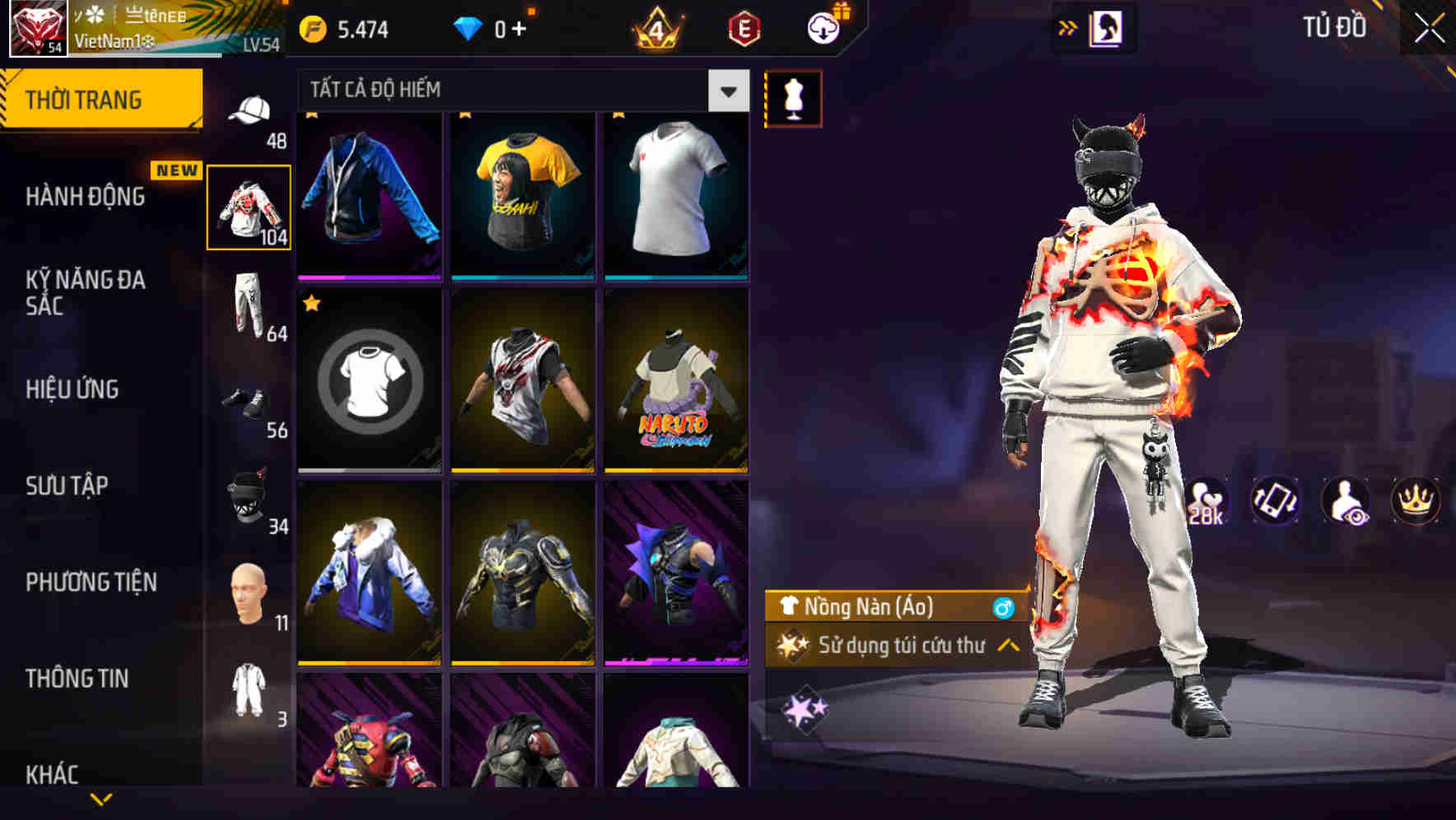Image resolution: width=1456 pixels, height=820 pixels.
Task: Open the tops category with 104 items
Action: (x=250, y=206)
